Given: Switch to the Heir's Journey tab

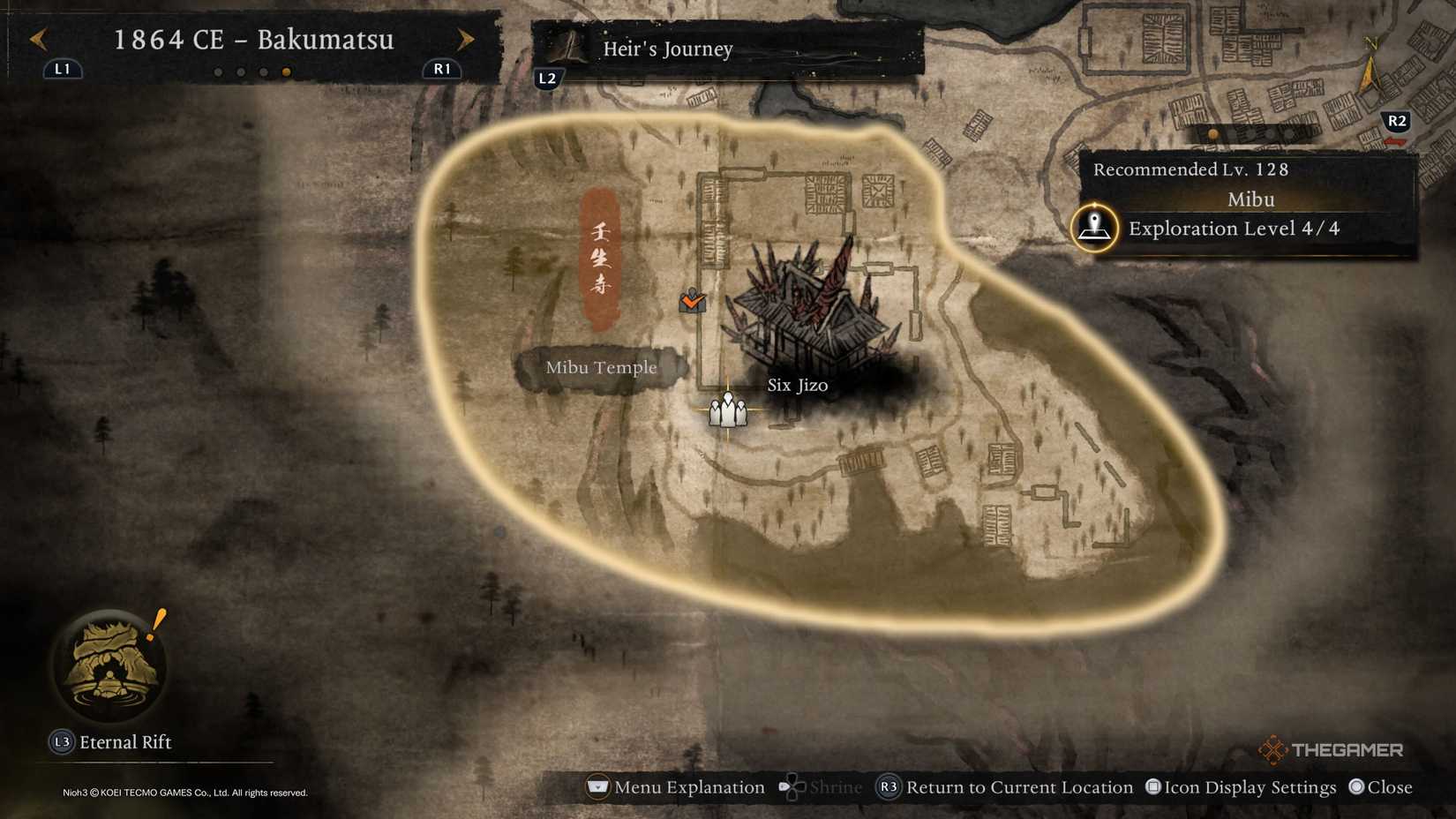Looking at the screenshot, I should click(x=666, y=49).
